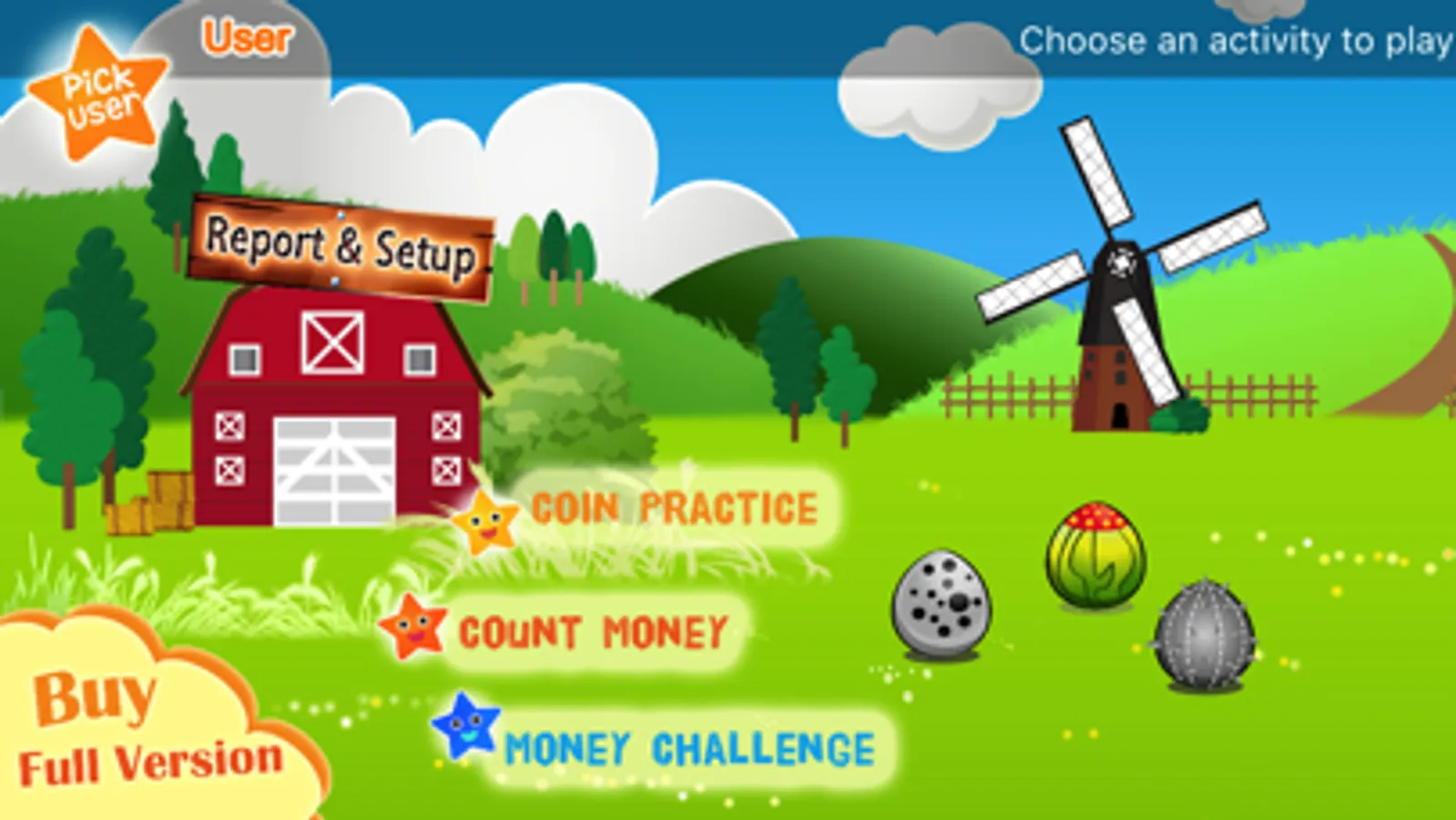Screen dimensions: 1456x820
Task: Click the windmill on the hill
Action: (1120, 264)
